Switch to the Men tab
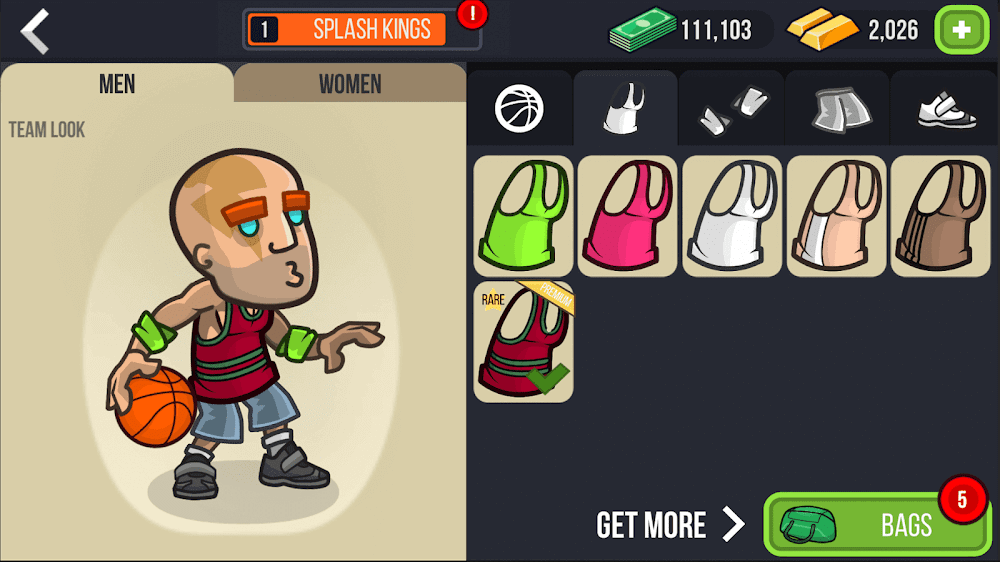1000x562 pixels. coord(117,84)
